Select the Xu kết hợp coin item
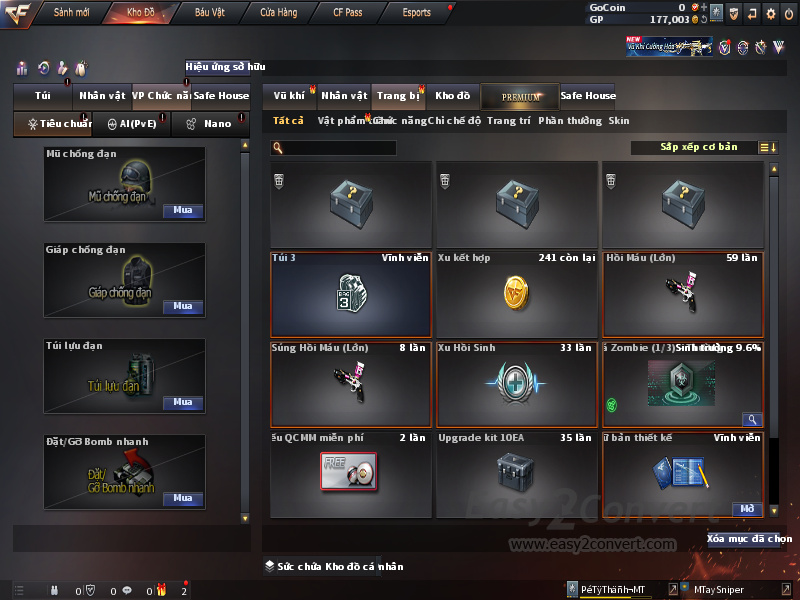800x600 pixels. (x=516, y=294)
